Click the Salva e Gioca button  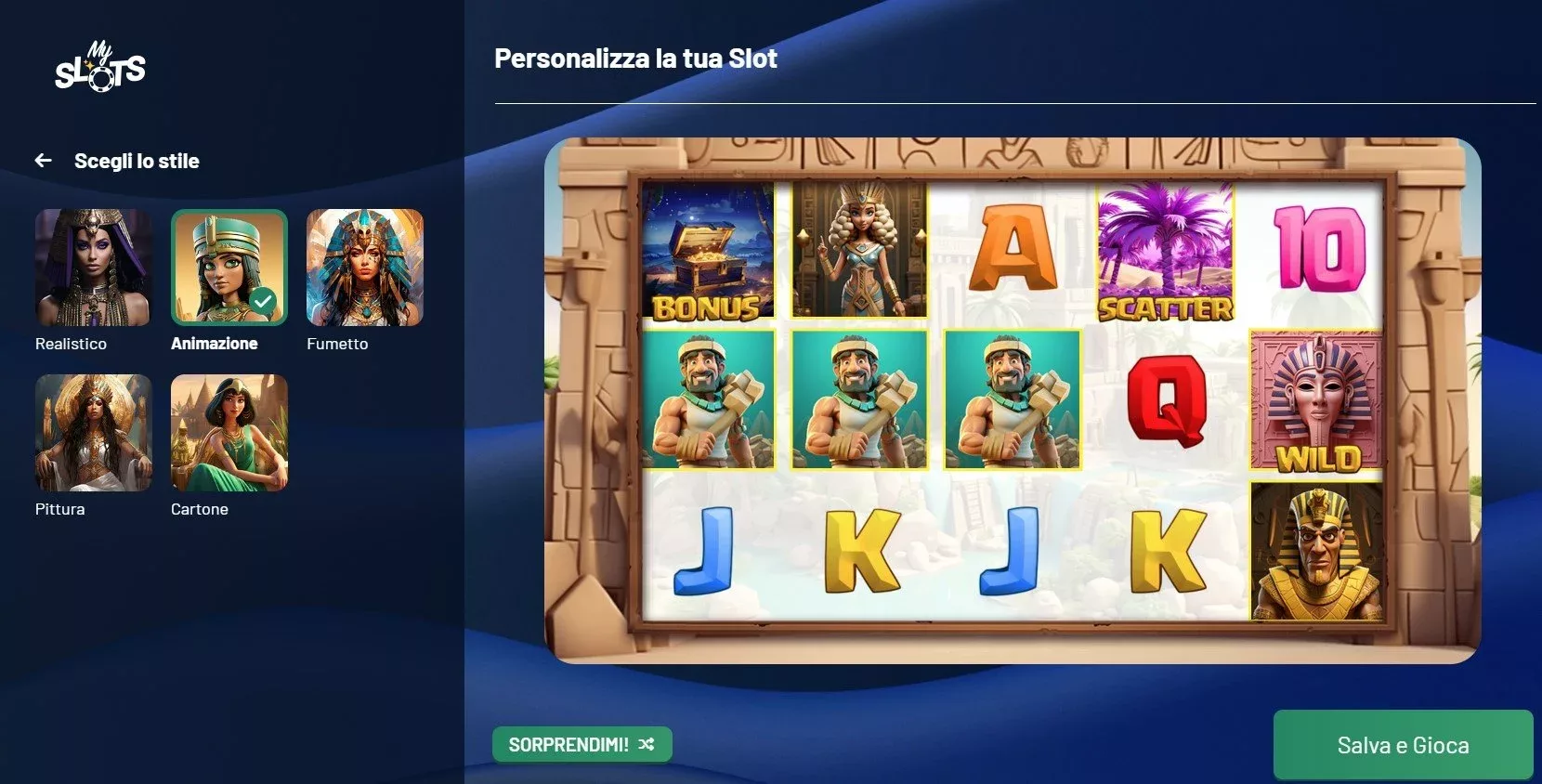[1403, 744]
